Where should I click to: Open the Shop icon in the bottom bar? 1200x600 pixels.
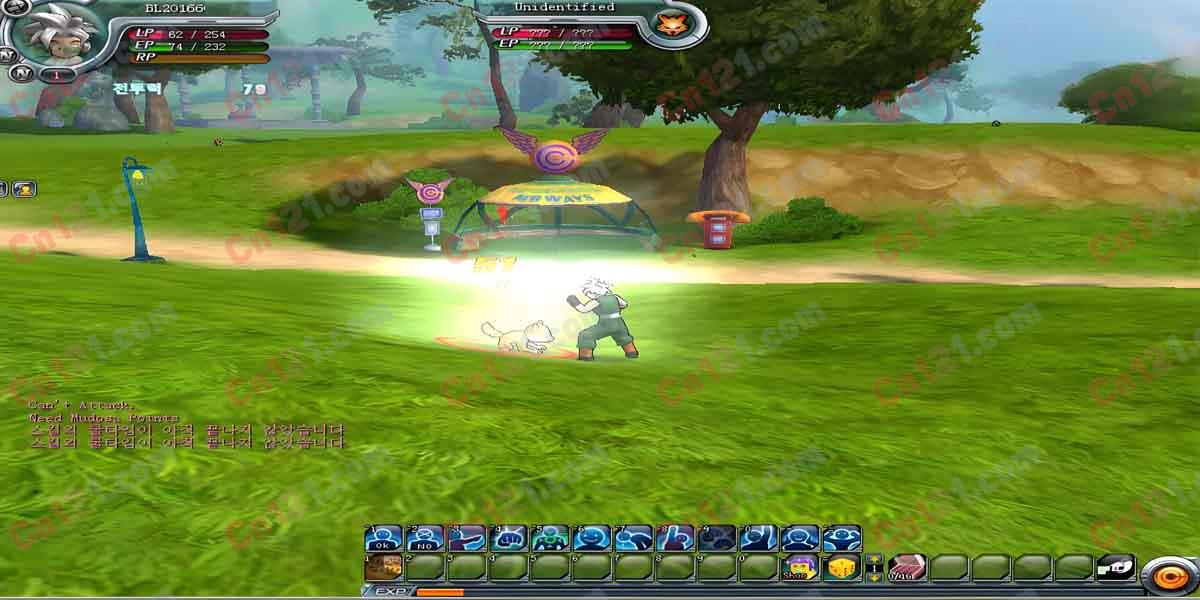pyautogui.click(x=798, y=568)
